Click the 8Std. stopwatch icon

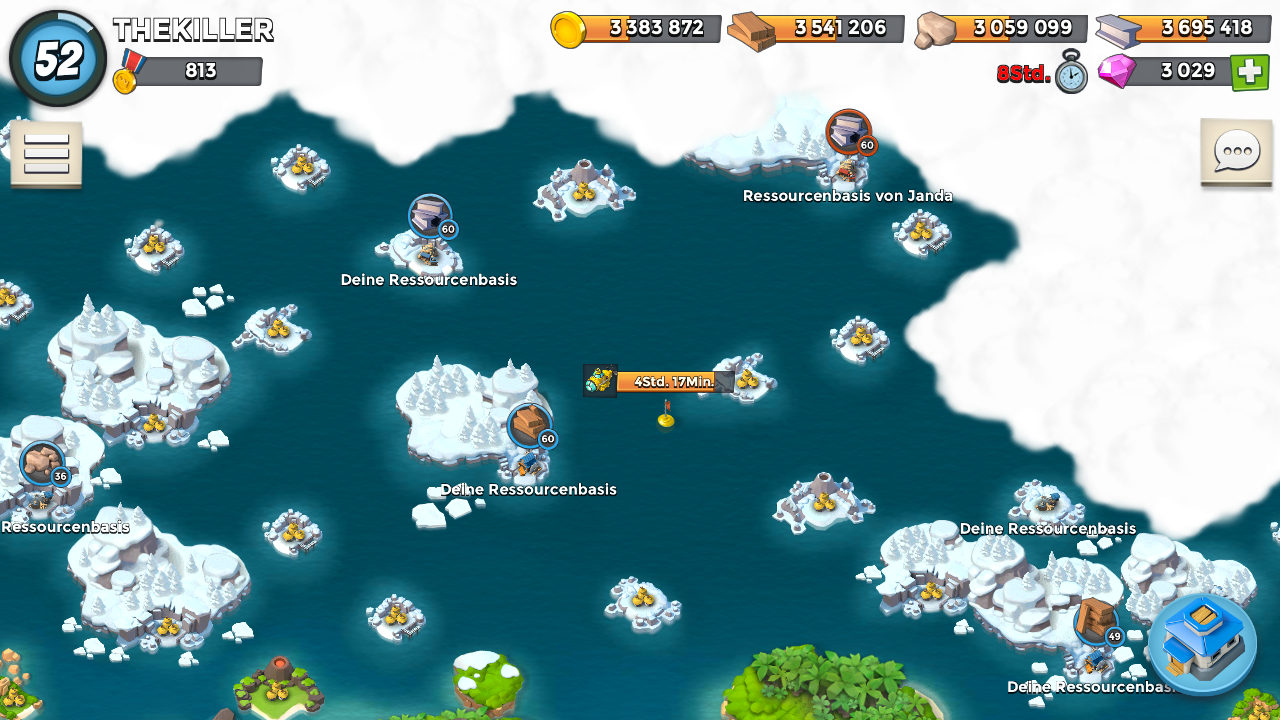pyautogui.click(x=1071, y=73)
